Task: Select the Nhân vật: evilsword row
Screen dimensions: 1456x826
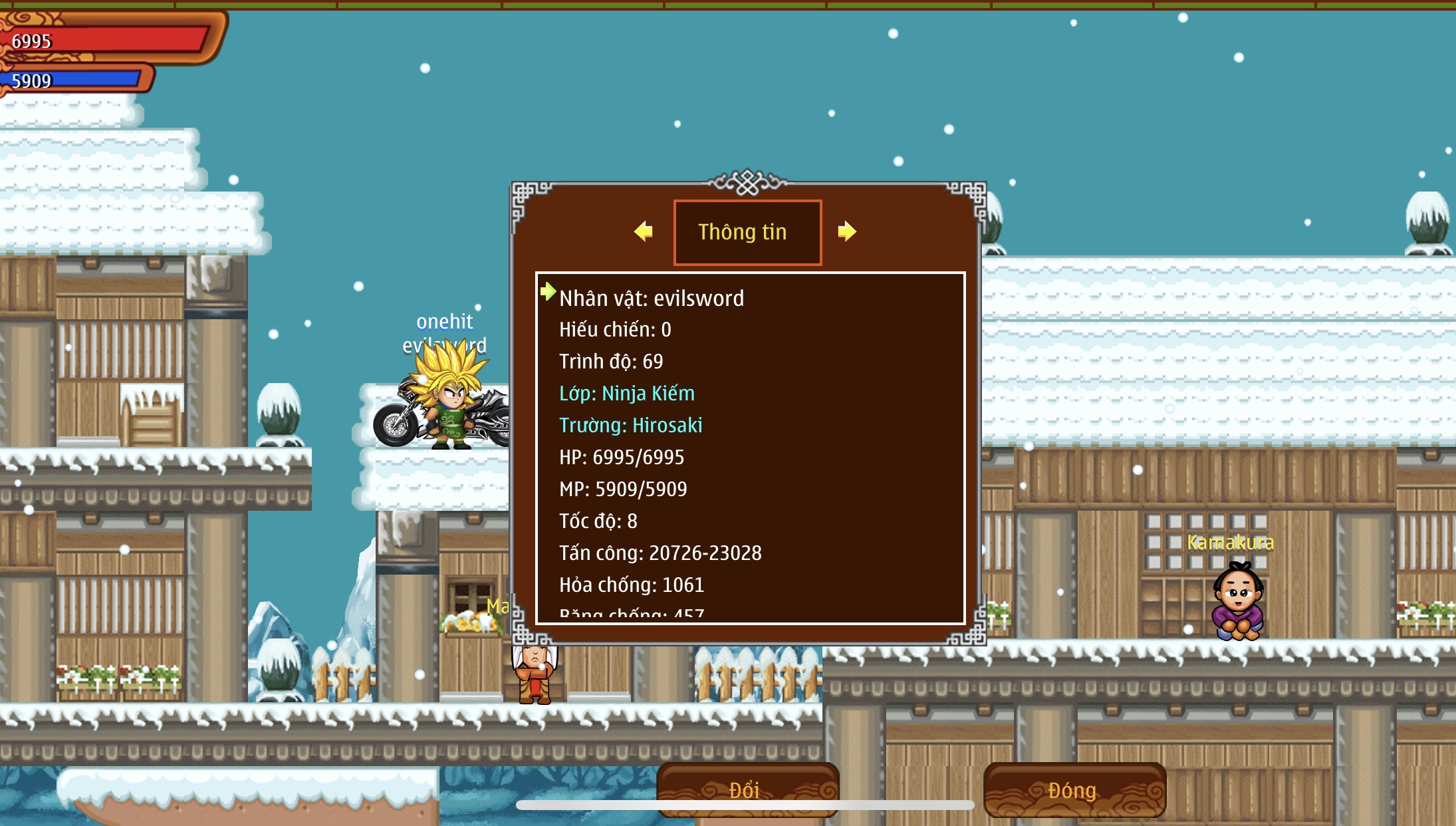Action: coord(652,298)
